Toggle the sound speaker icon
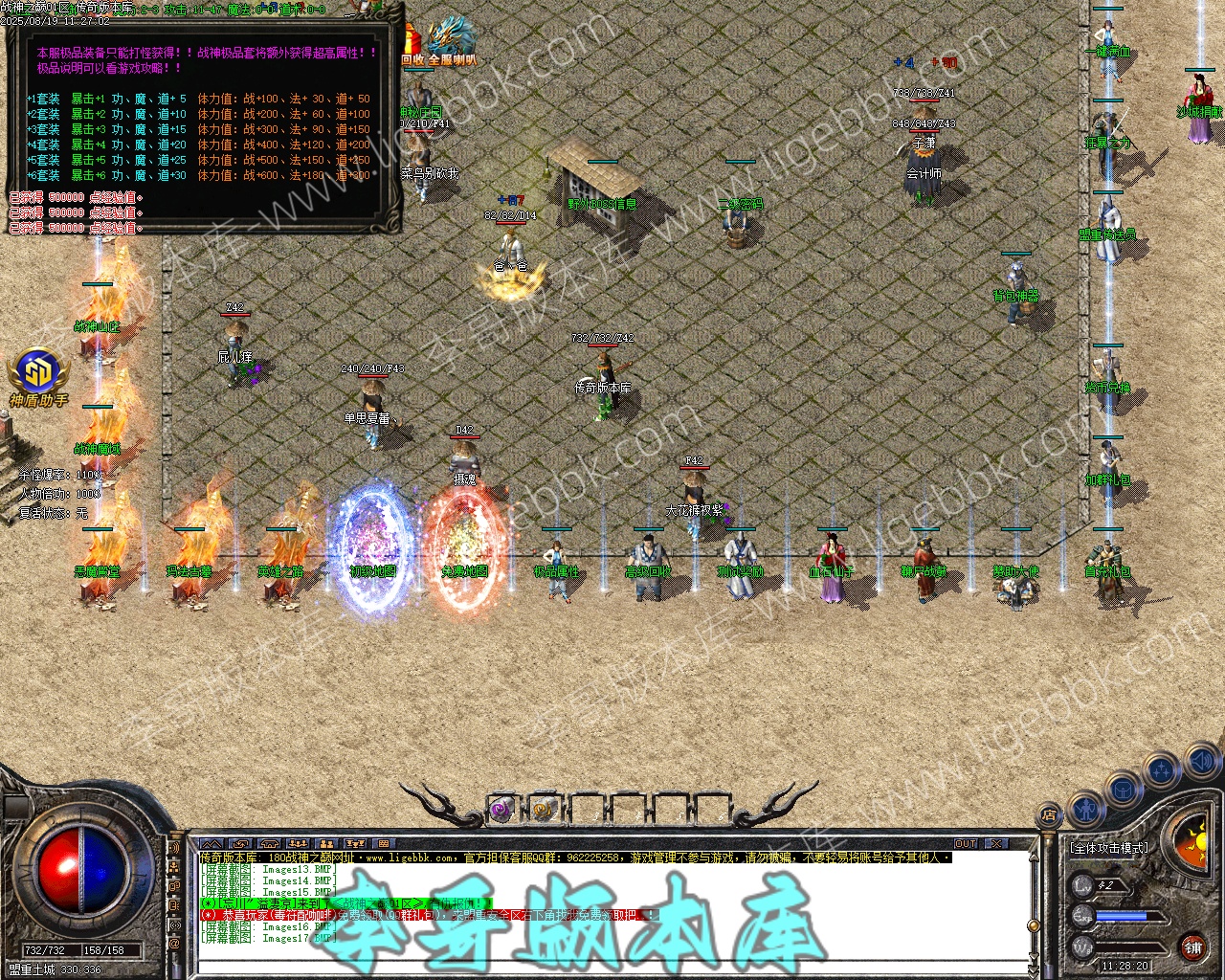 [1200, 762]
